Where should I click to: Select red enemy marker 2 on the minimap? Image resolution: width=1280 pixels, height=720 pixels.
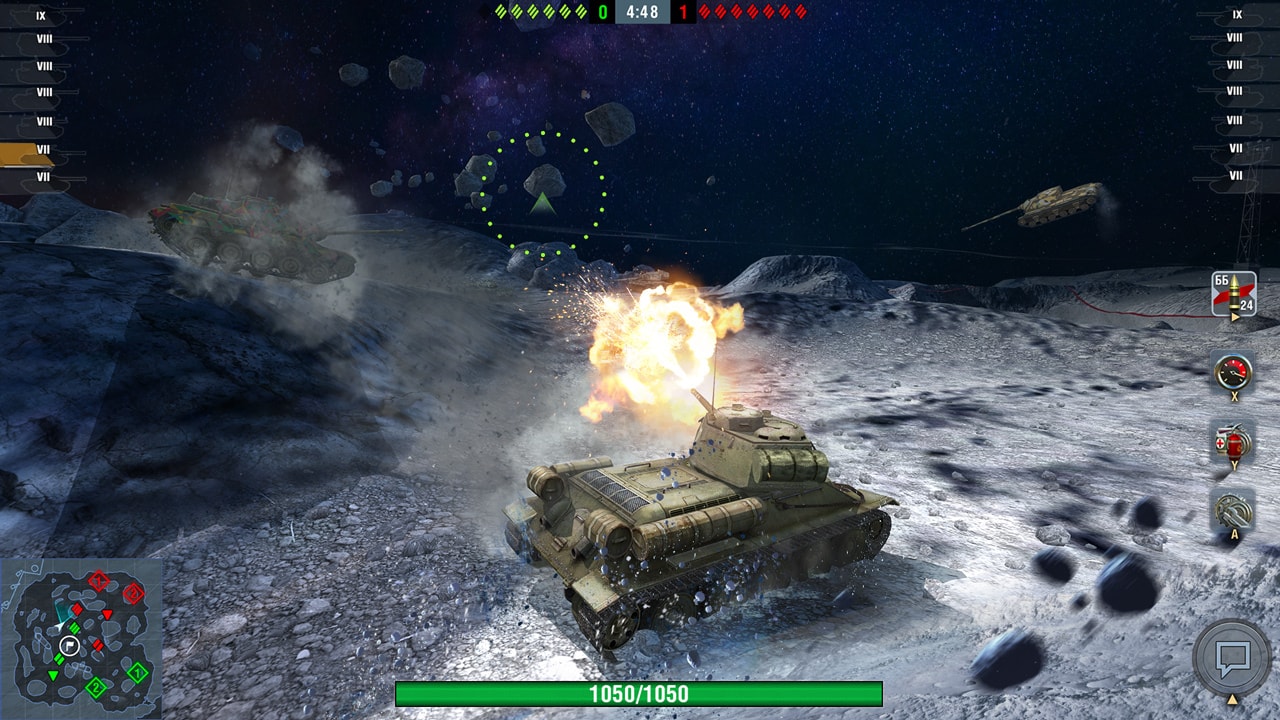132,593
